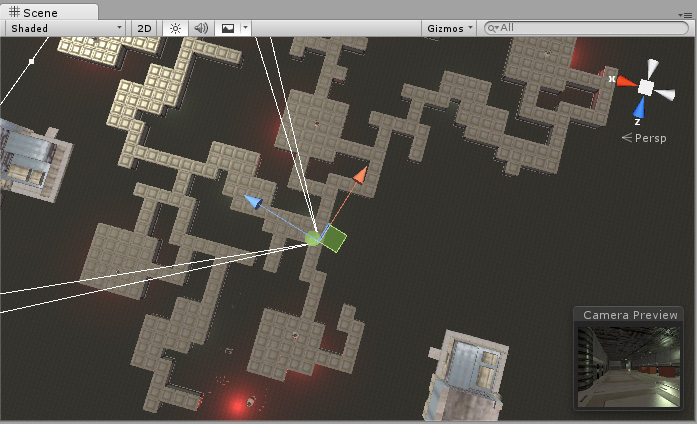This screenshot has height=424, width=697.
Task: Click the orientation gizmo center cube
Action: [x=646, y=88]
